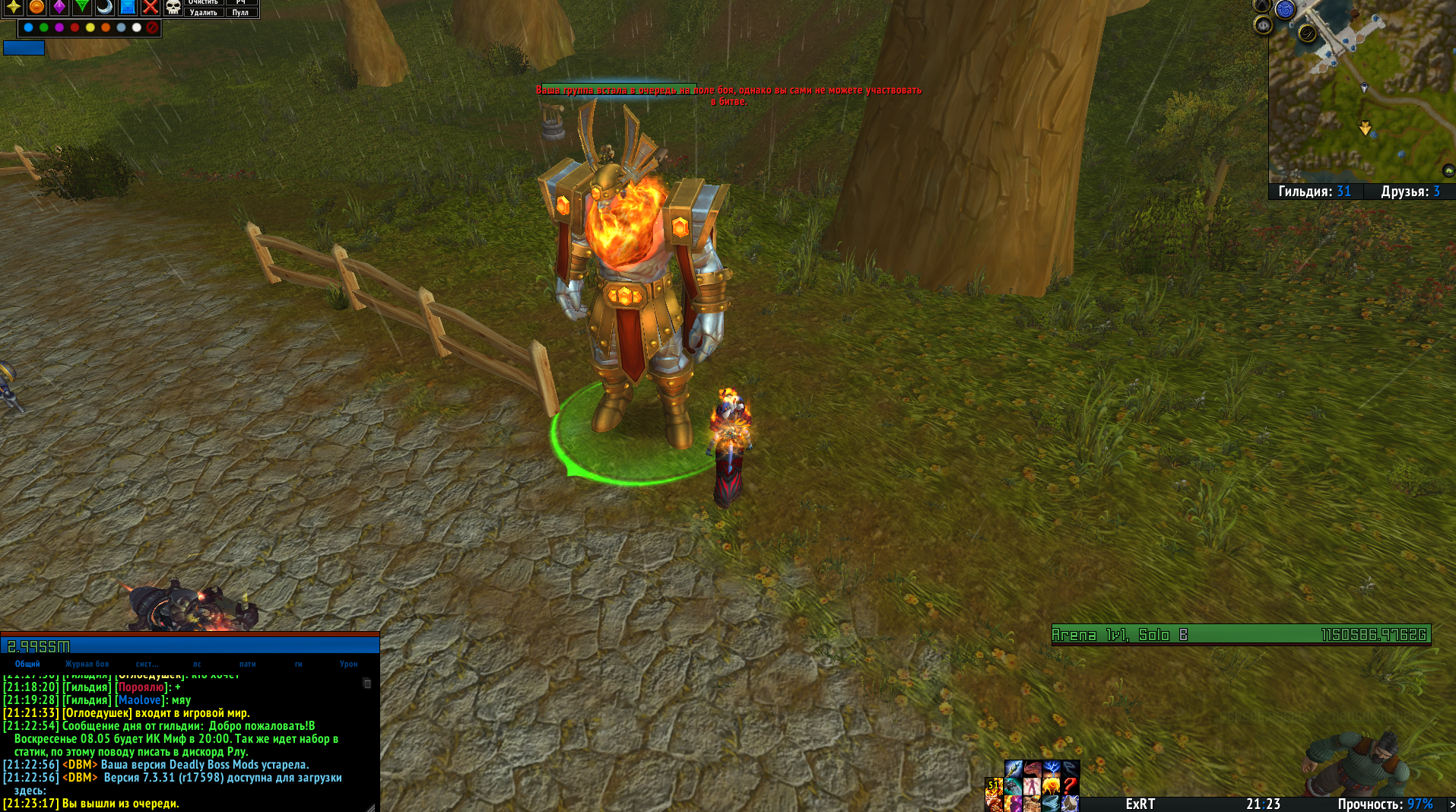Switch to the "Урон" chat tab
This screenshot has height=812, width=1456.
pos(348,664)
